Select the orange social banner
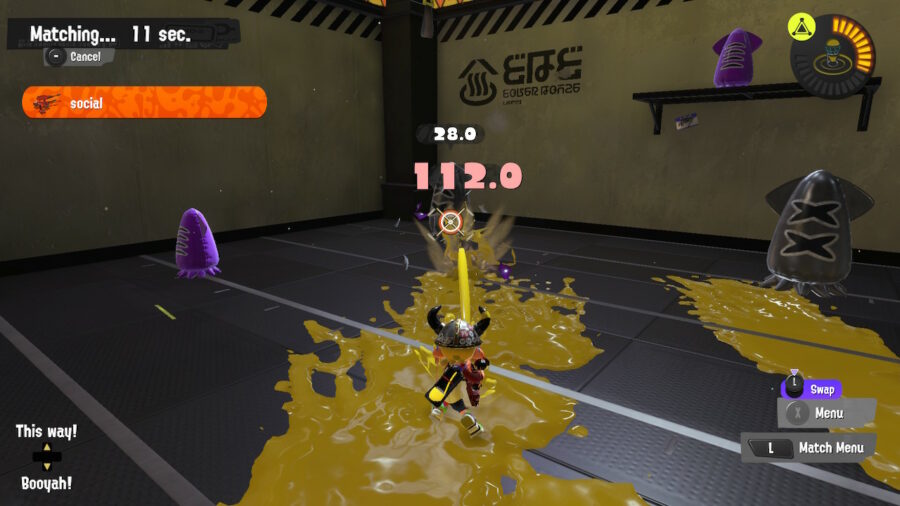Viewport: 900px width, 506px height. click(144, 102)
